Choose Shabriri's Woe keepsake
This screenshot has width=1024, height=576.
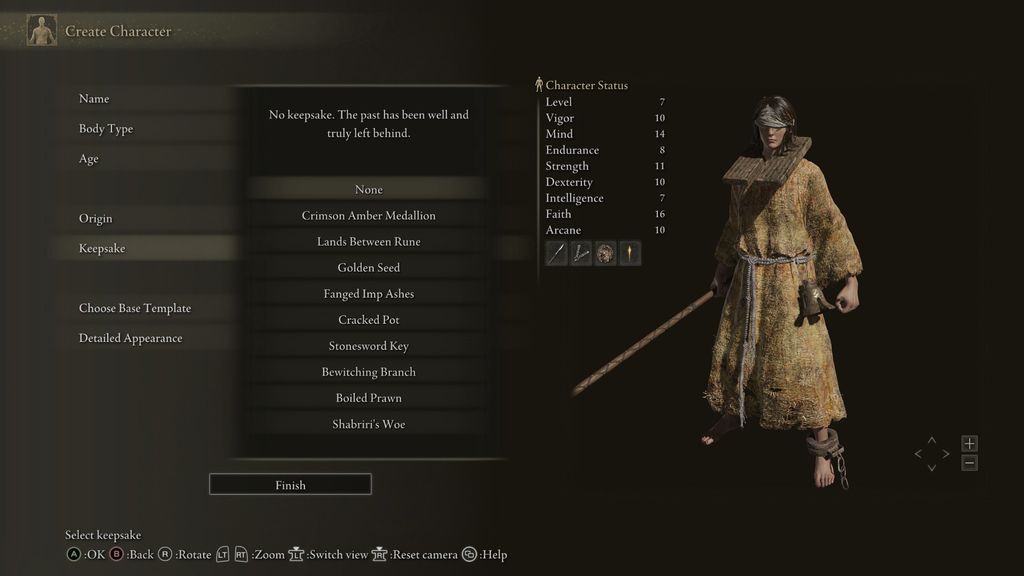pos(368,424)
